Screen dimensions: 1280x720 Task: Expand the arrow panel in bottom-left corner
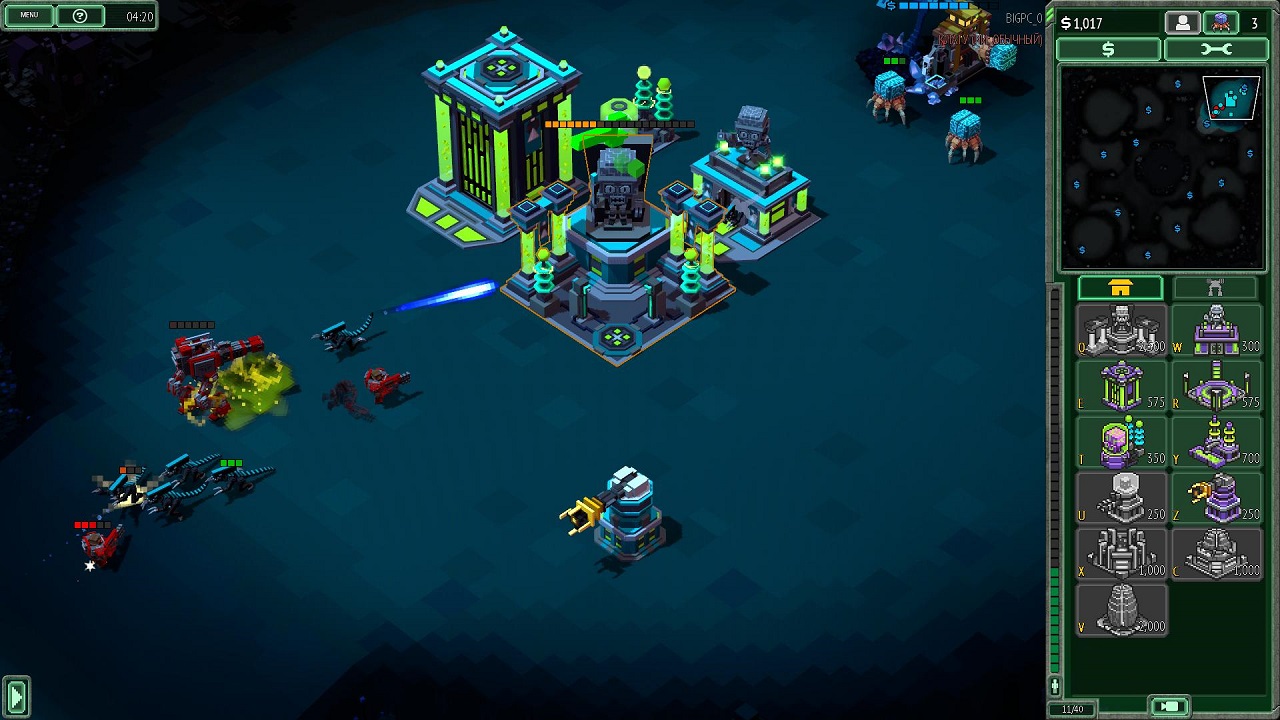point(16,696)
